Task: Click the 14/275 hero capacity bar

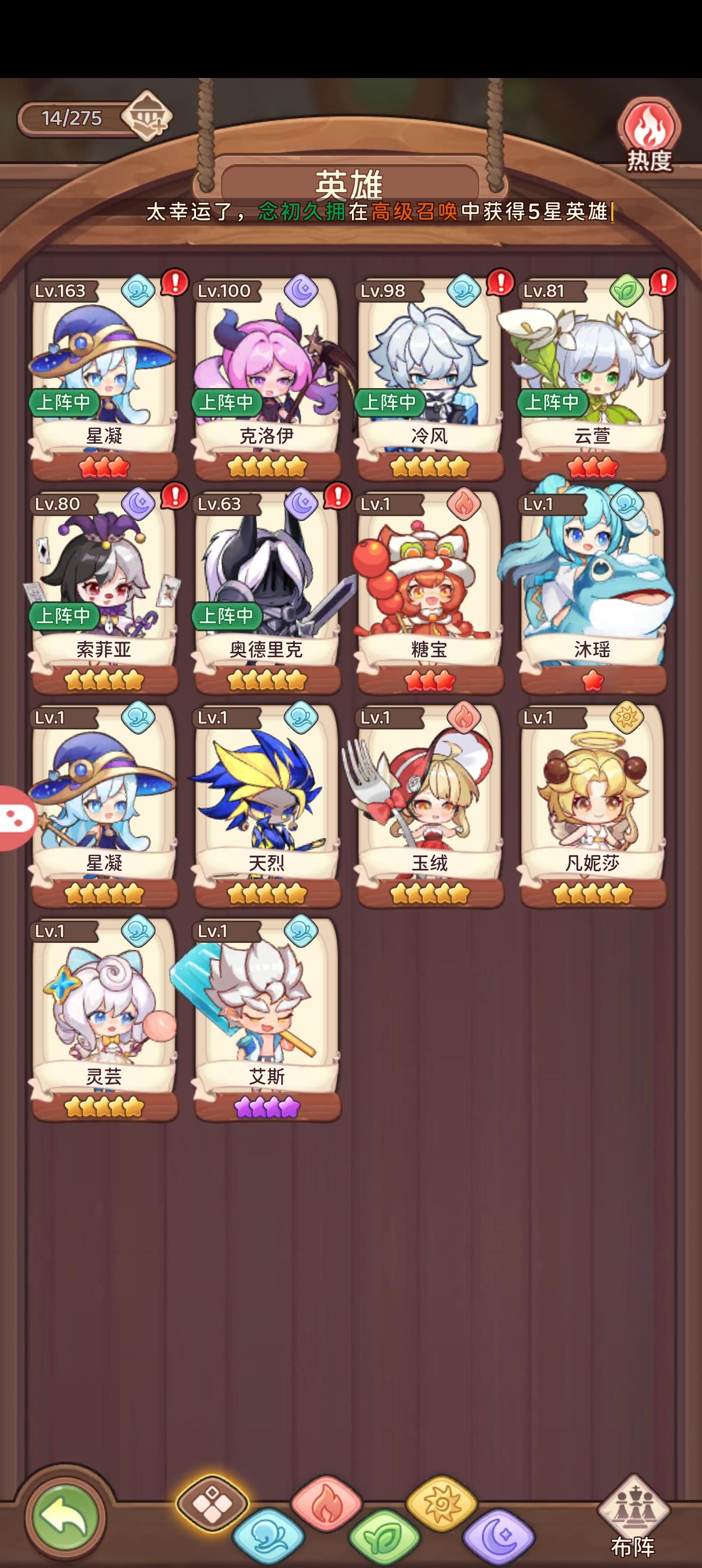Action: (x=73, y=117)
